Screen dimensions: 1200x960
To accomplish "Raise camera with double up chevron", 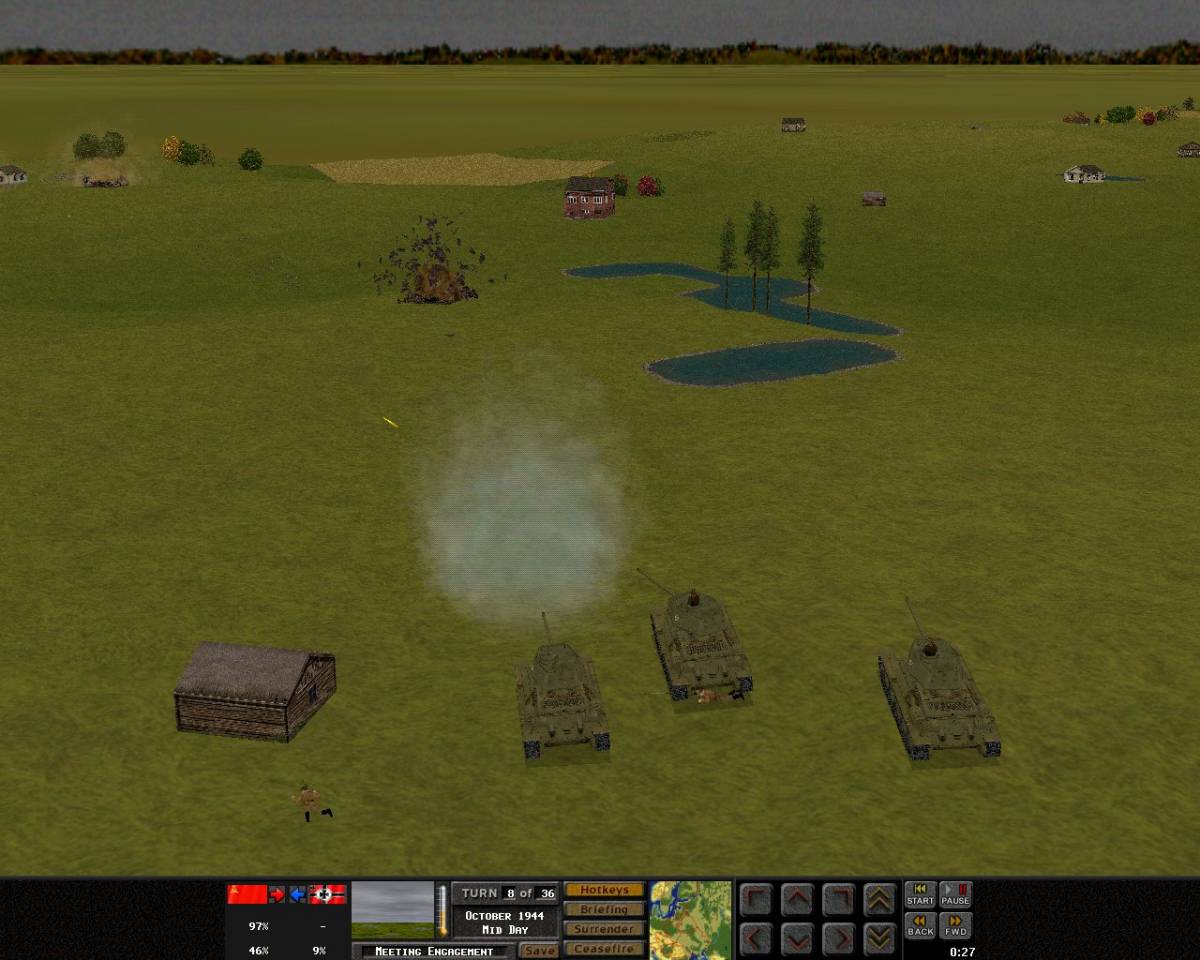I will click(879, 899).
